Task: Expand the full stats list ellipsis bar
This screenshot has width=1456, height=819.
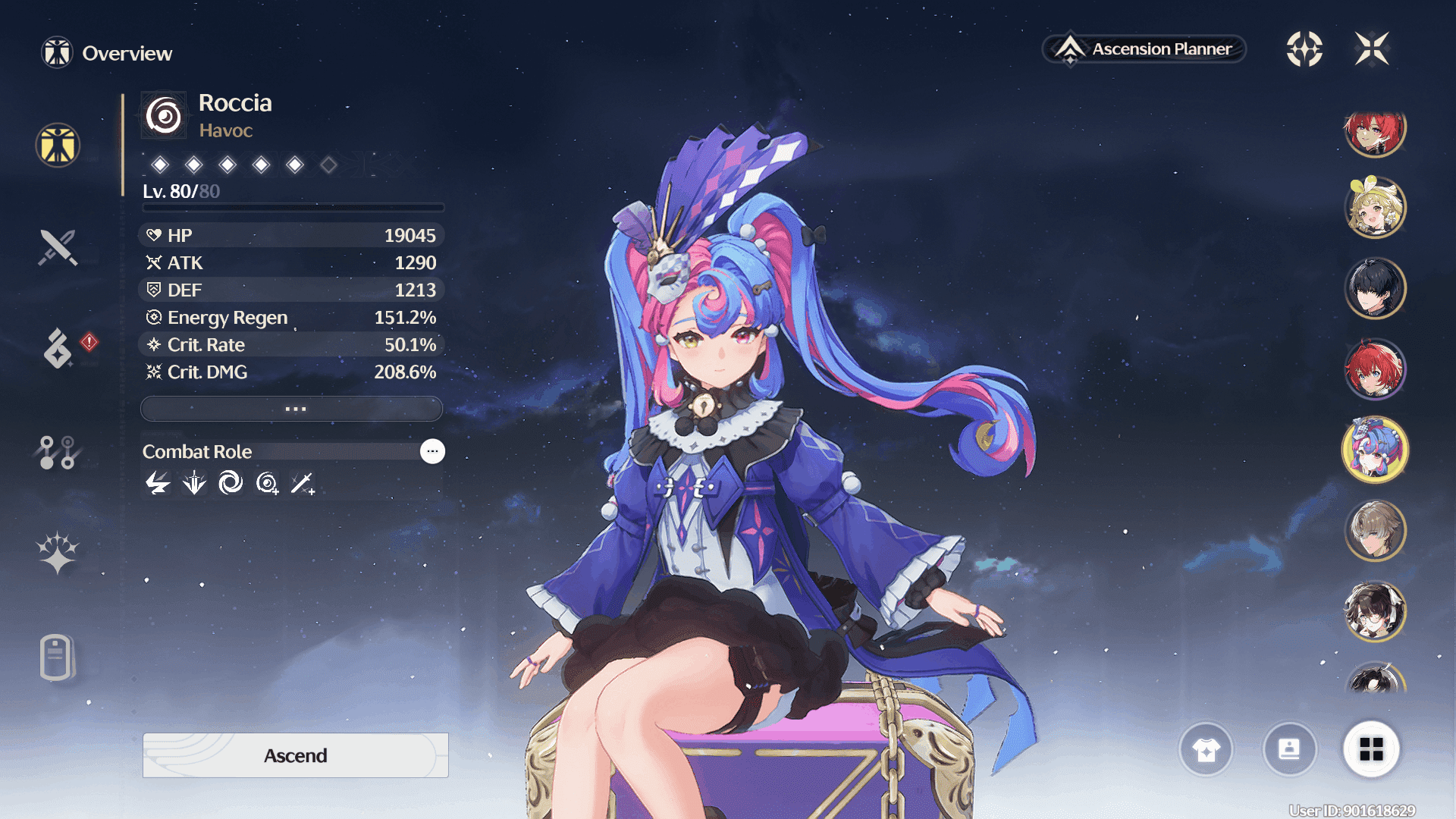Action: 292,409
